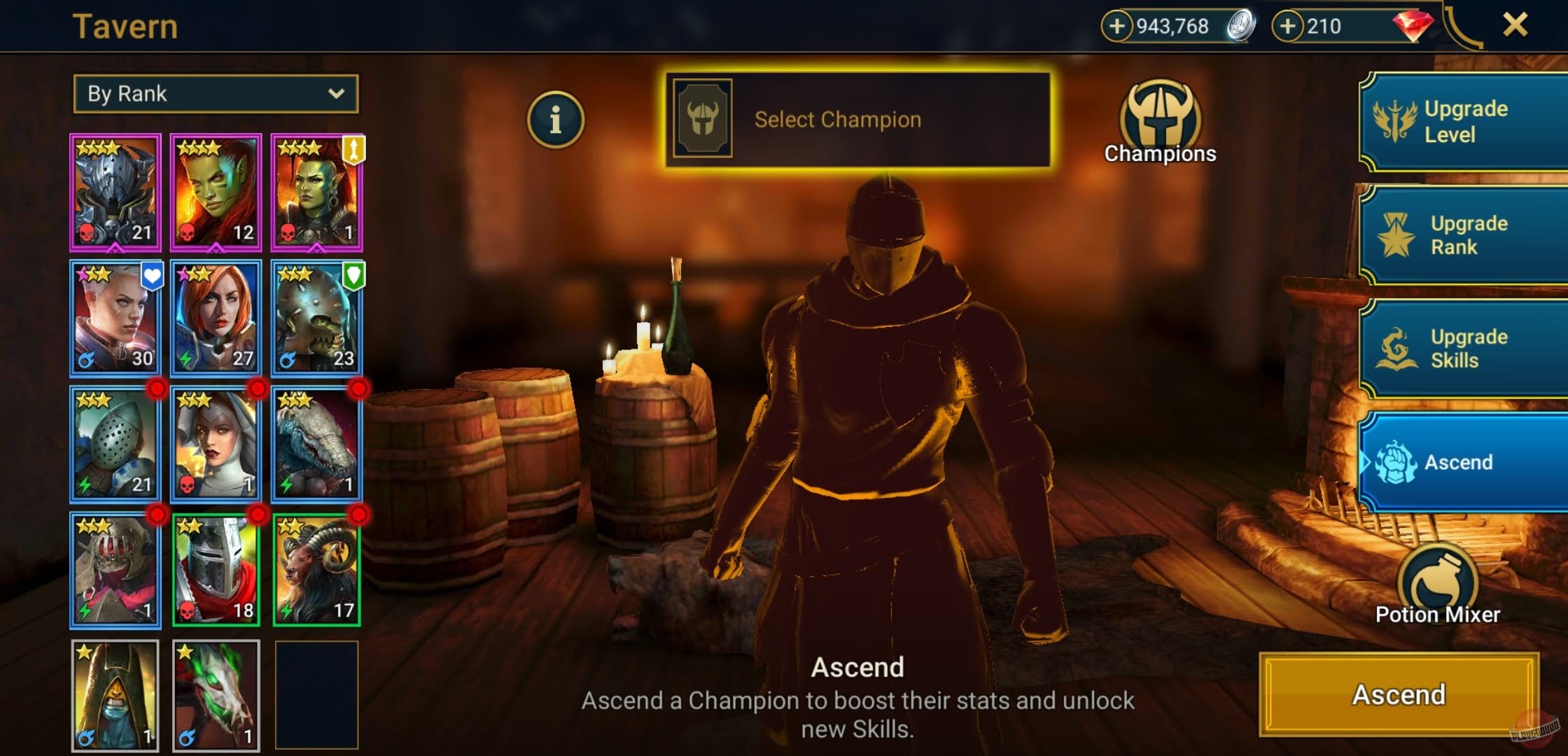This screenshot has height=756, width=1568.
Task: Open the info tooltip next to Select Champion
Action: [555, 119]
